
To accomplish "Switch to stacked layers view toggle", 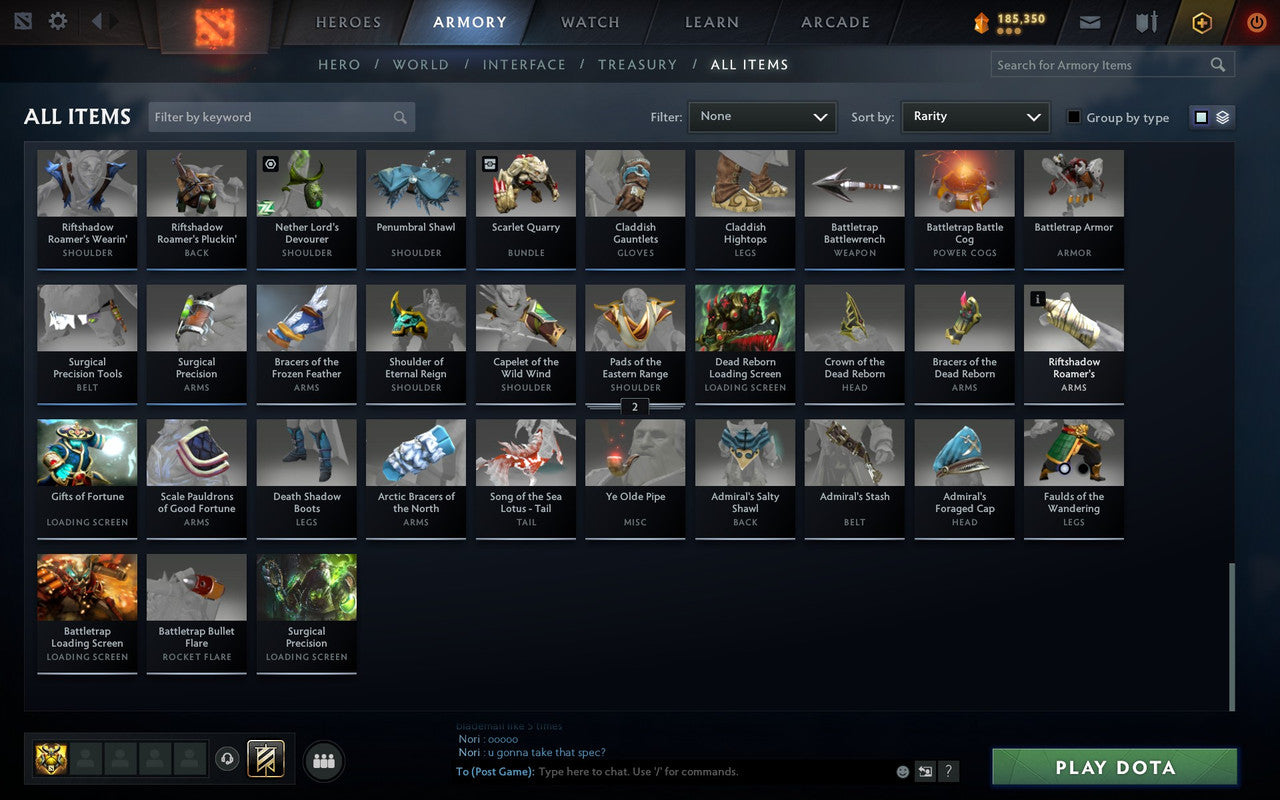I will pos(1222,117).
